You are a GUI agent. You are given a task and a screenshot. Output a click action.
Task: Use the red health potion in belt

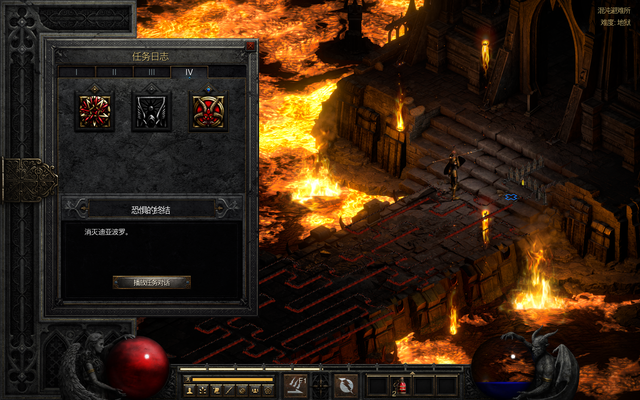click(x=402, y=385)
